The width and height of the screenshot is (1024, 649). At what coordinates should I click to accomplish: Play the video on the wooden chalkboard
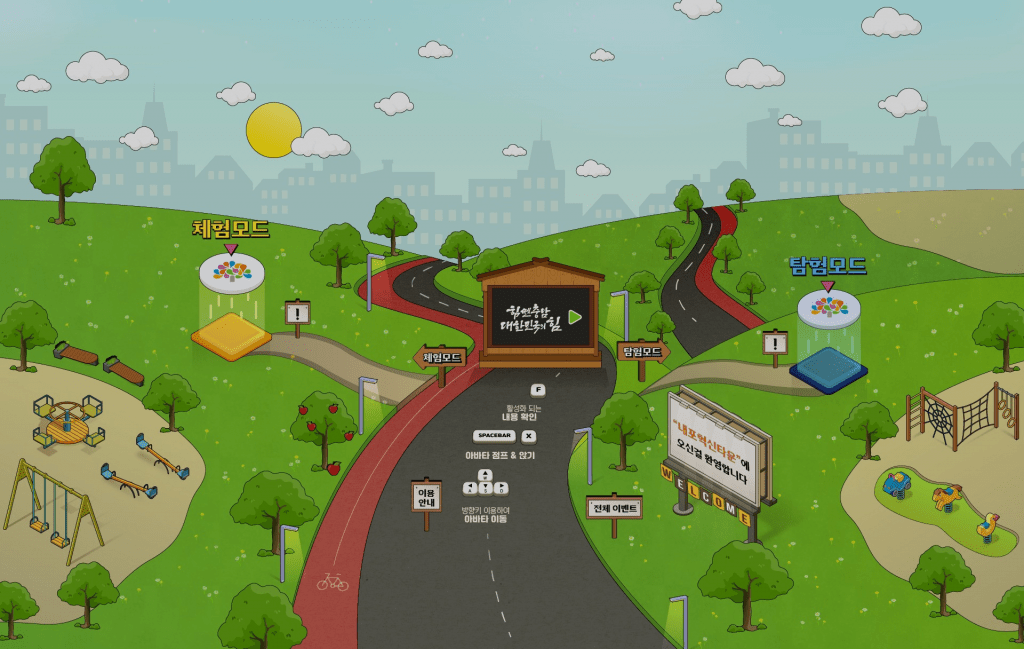point(575,316)
